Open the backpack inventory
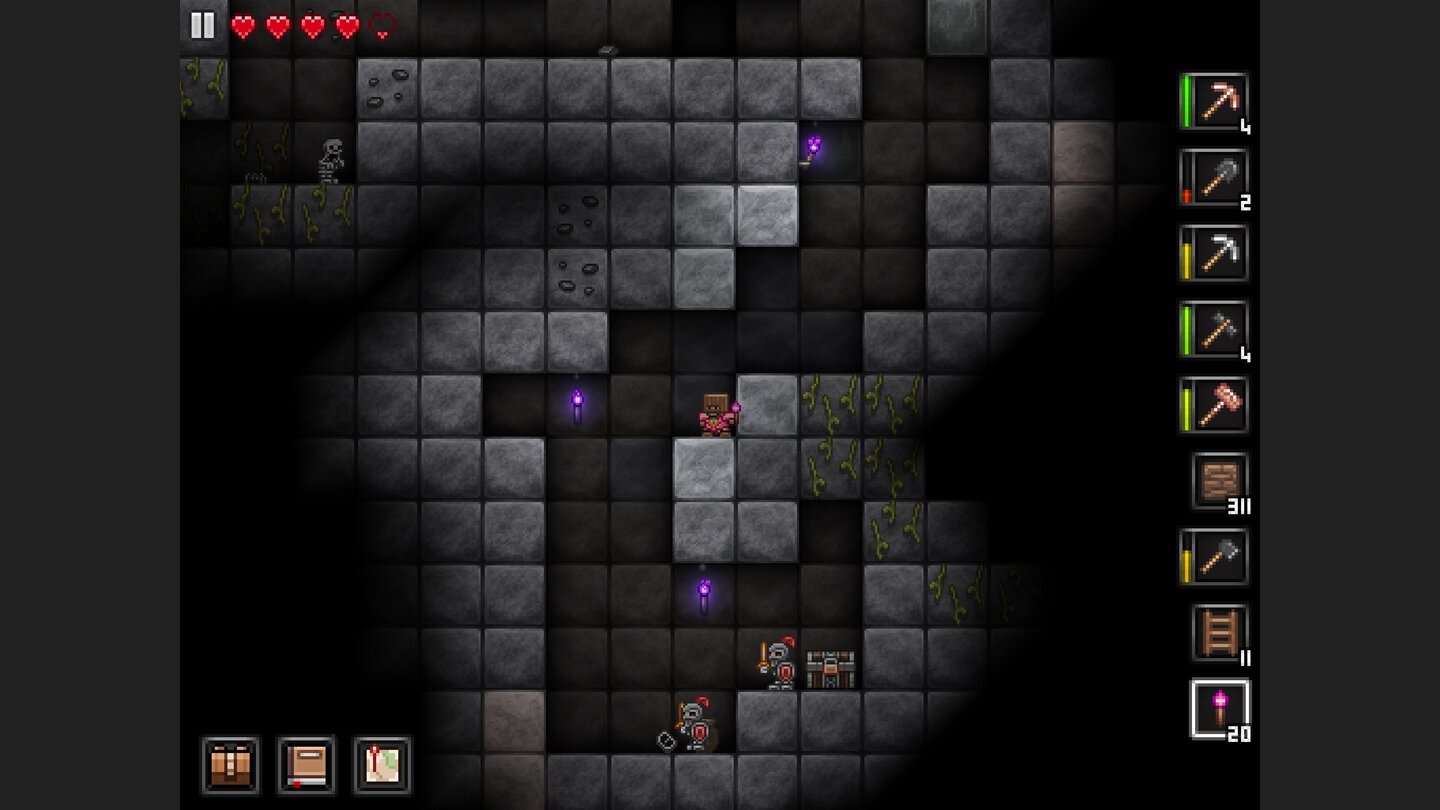1440x810 pixels. (x=230, y=766)
